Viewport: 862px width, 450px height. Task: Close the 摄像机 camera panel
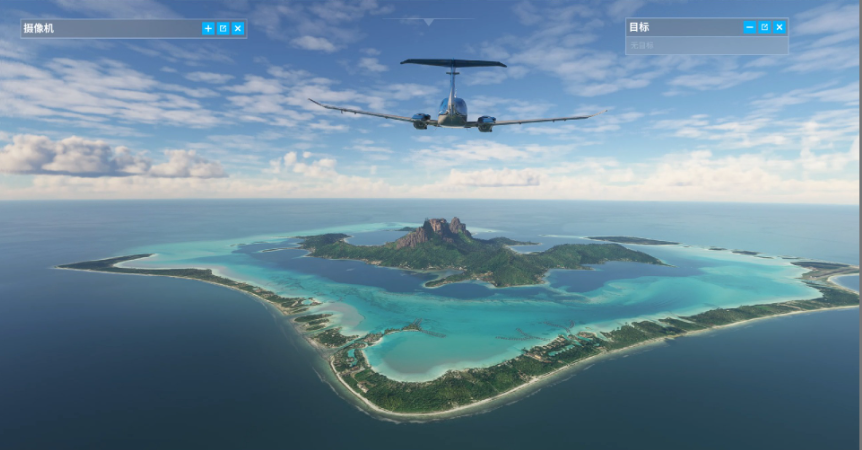[238, 29]
